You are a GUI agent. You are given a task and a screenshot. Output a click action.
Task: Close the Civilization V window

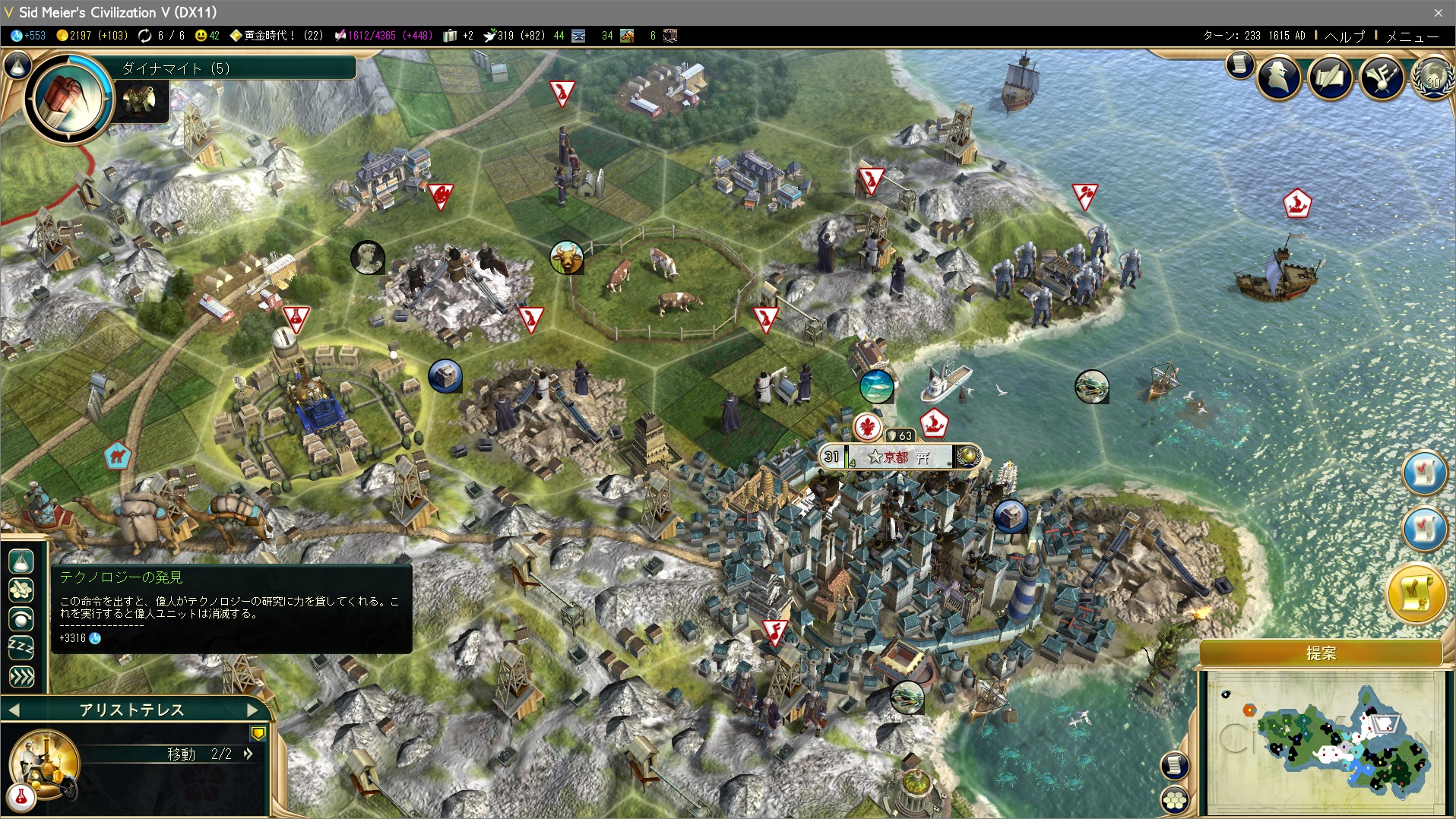pyautogui.click(x=1438, y=12)
